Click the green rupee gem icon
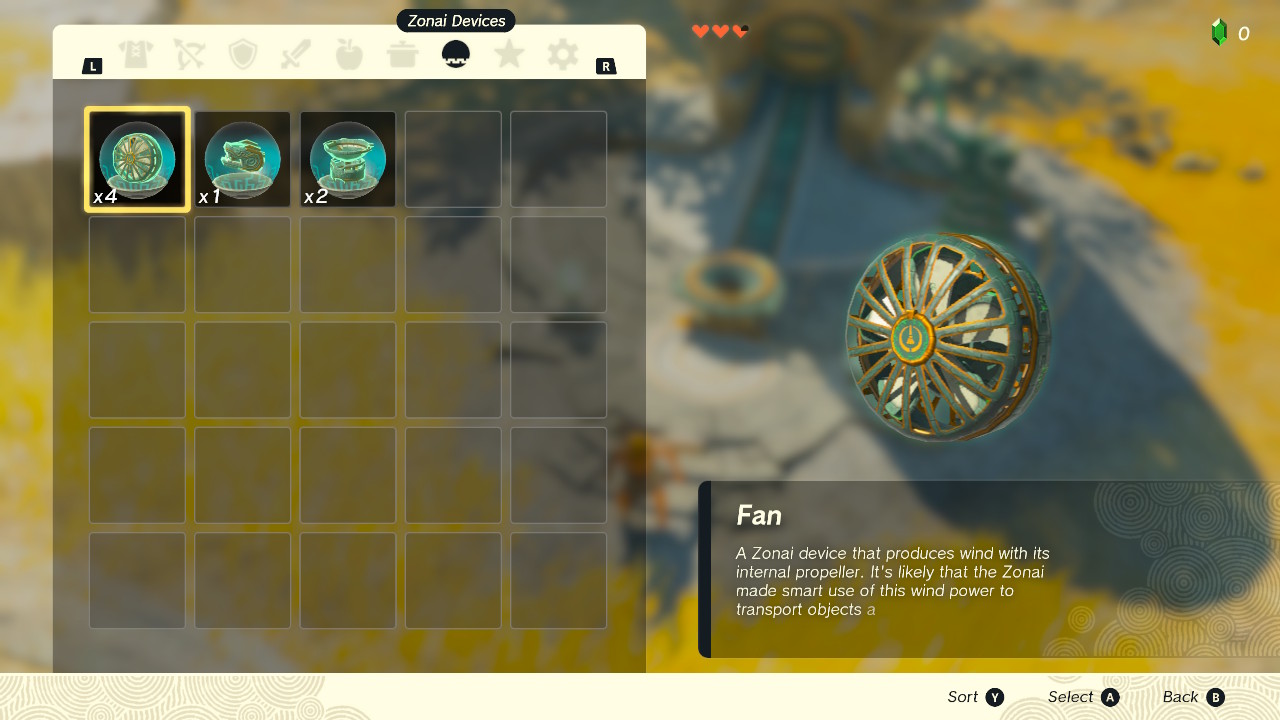Screen dimensions: 1280x720 1218,33
